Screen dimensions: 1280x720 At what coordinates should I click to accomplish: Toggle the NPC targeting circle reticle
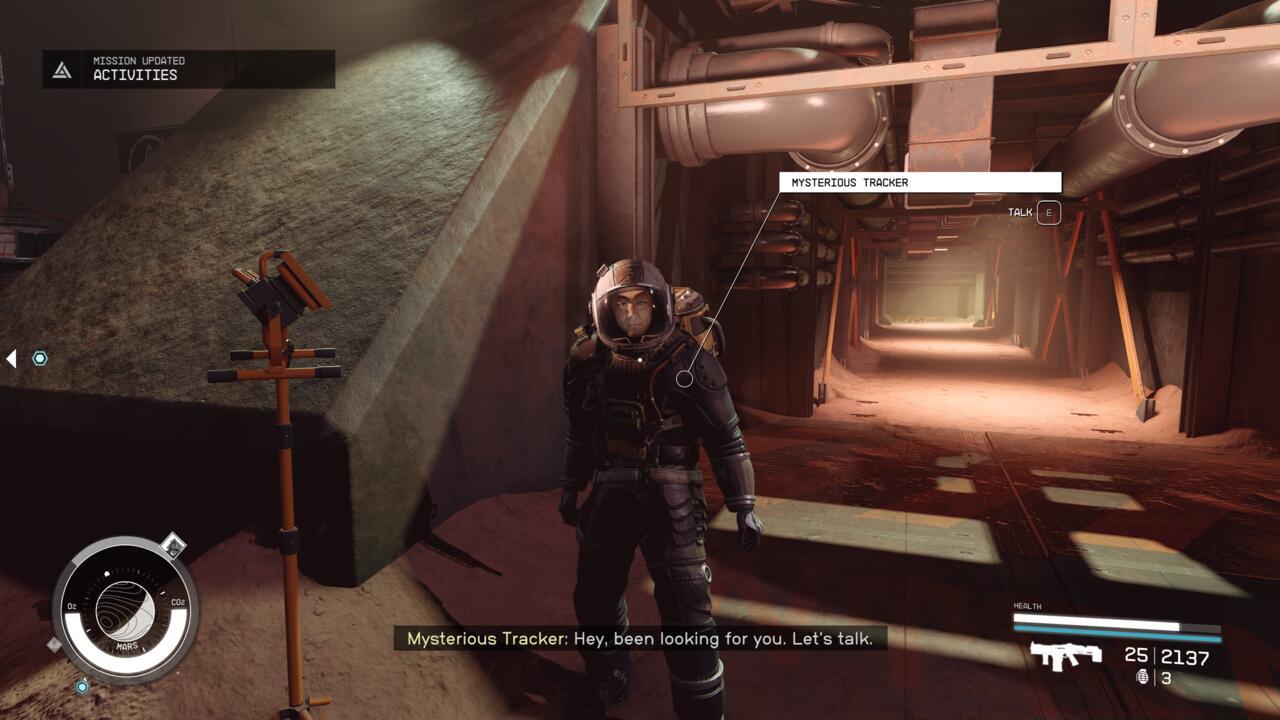[687, 380]
